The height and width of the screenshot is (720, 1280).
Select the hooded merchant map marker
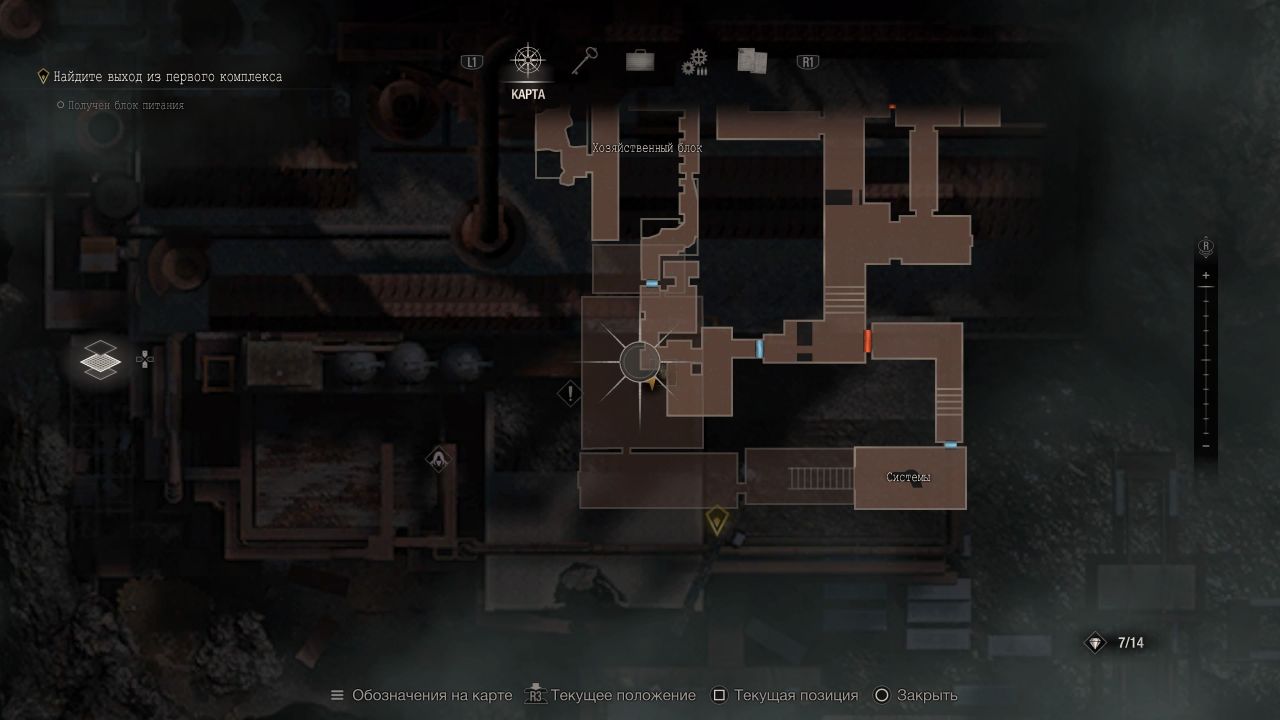pyautogui.click(x=438, y=460)
